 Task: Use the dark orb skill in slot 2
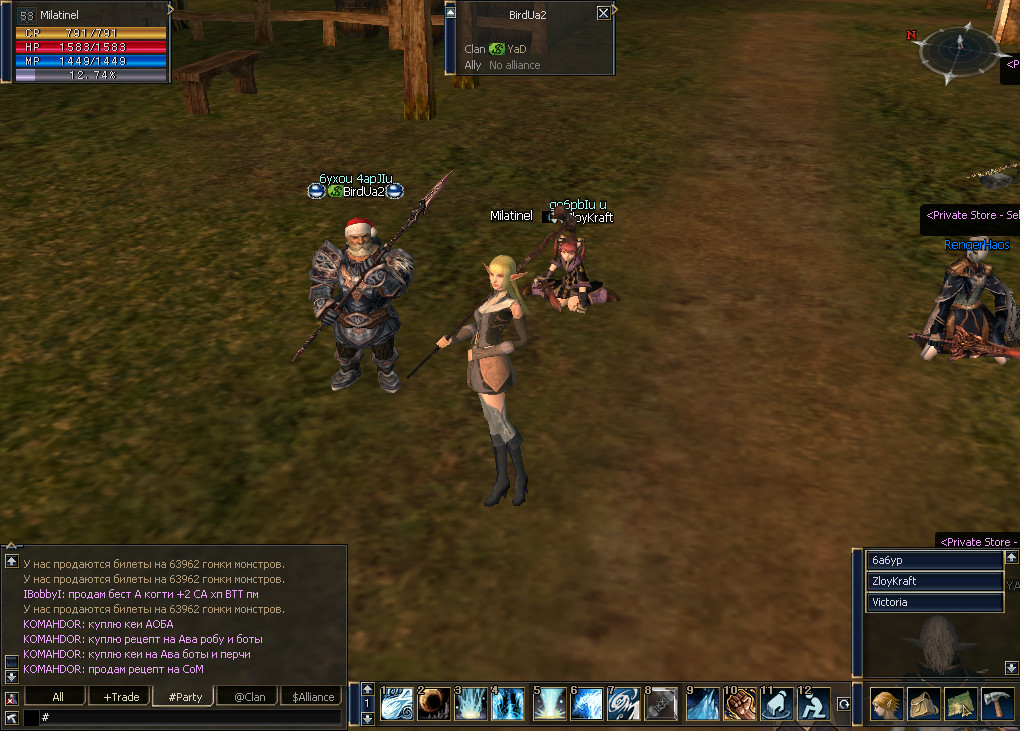pos(433,703)
